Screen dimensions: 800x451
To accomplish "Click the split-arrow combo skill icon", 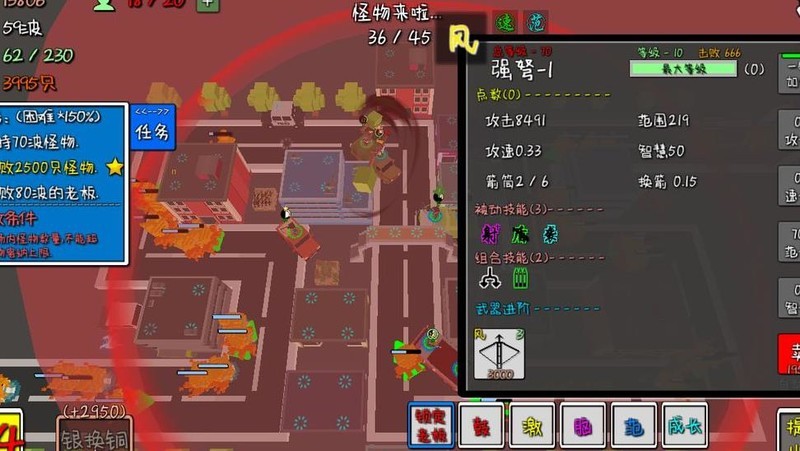I will click(490, 279).
